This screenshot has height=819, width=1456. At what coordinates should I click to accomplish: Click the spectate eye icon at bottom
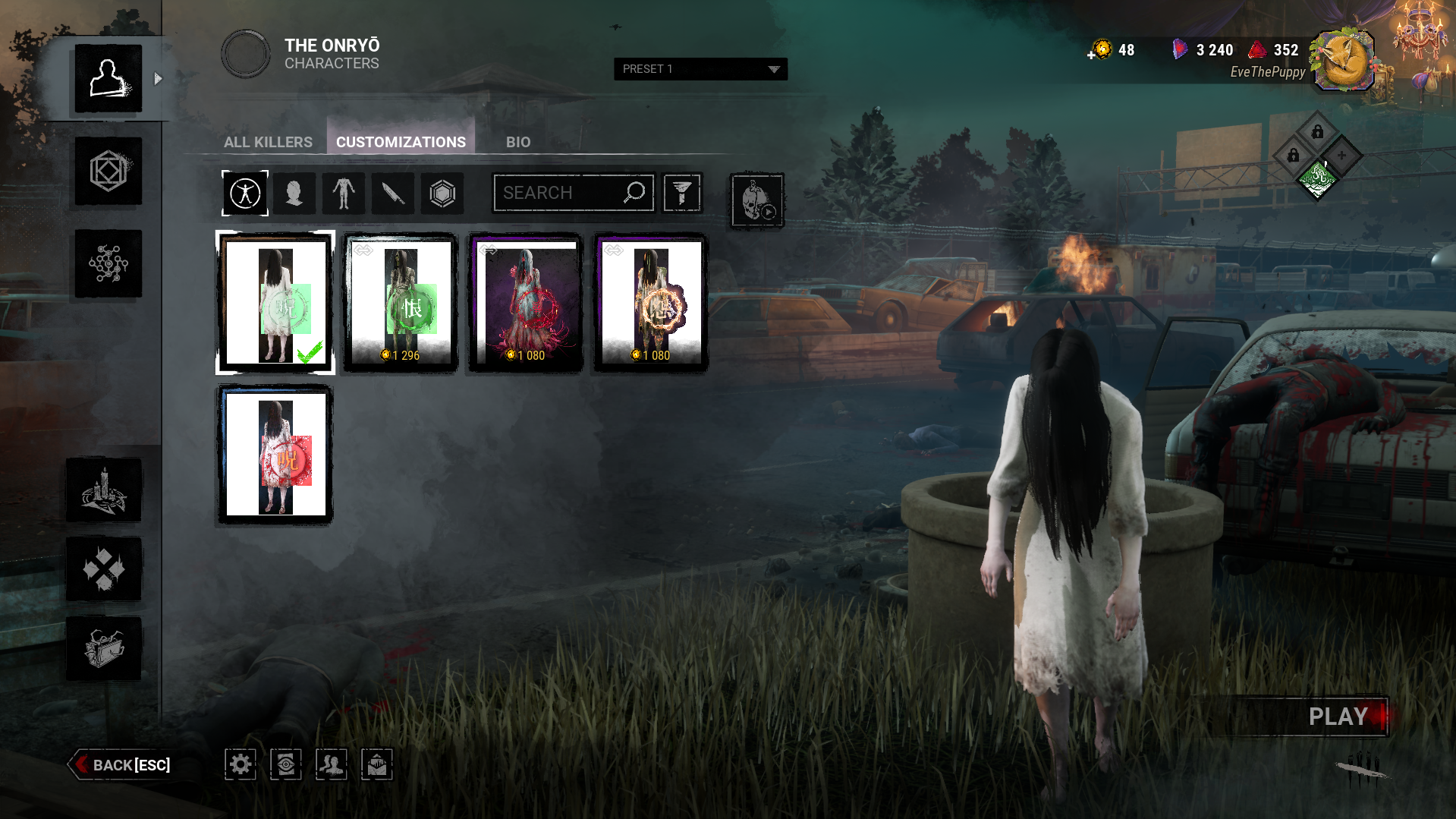[285, 764]
